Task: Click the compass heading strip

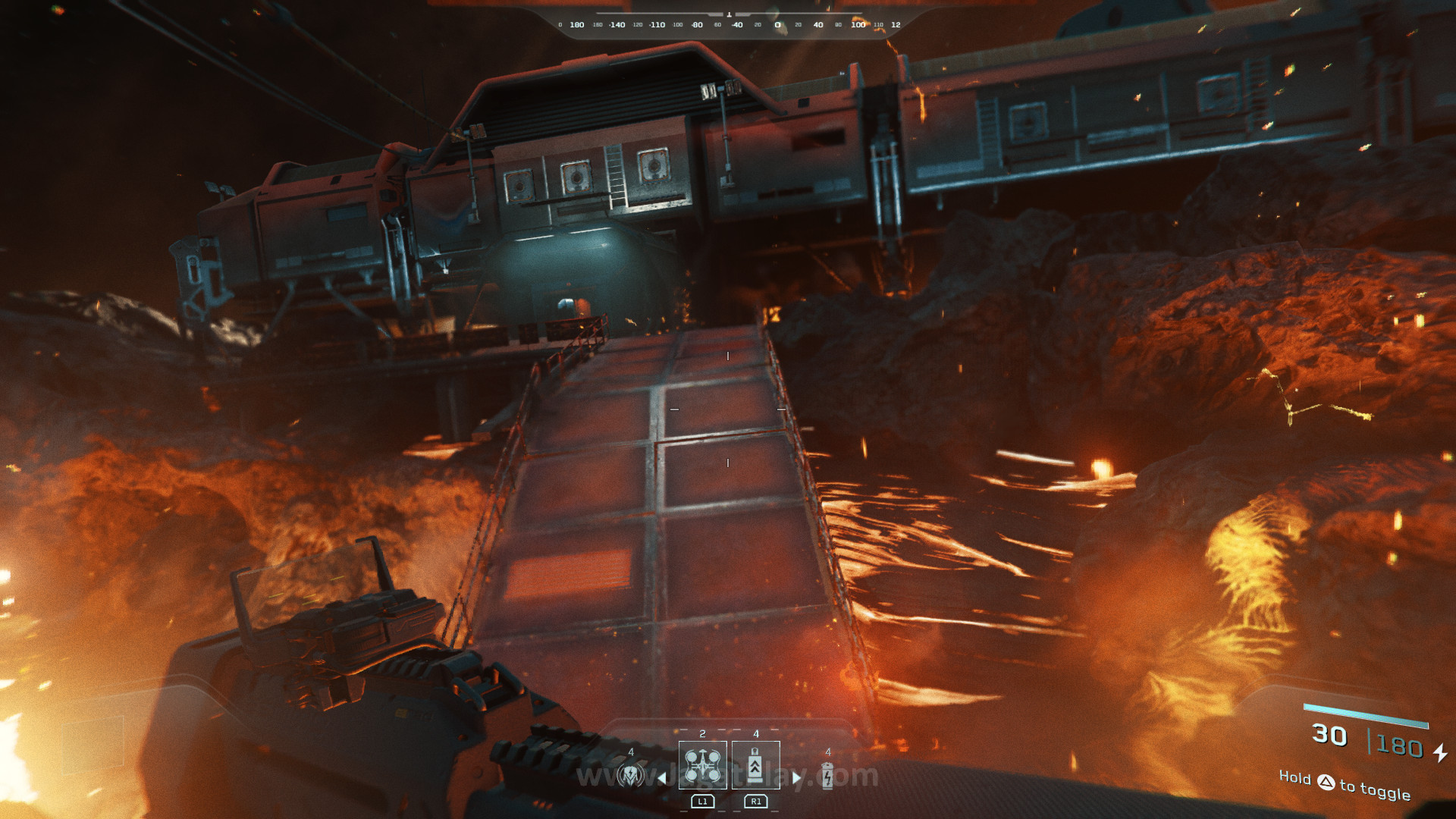Action: pos(728,24)
